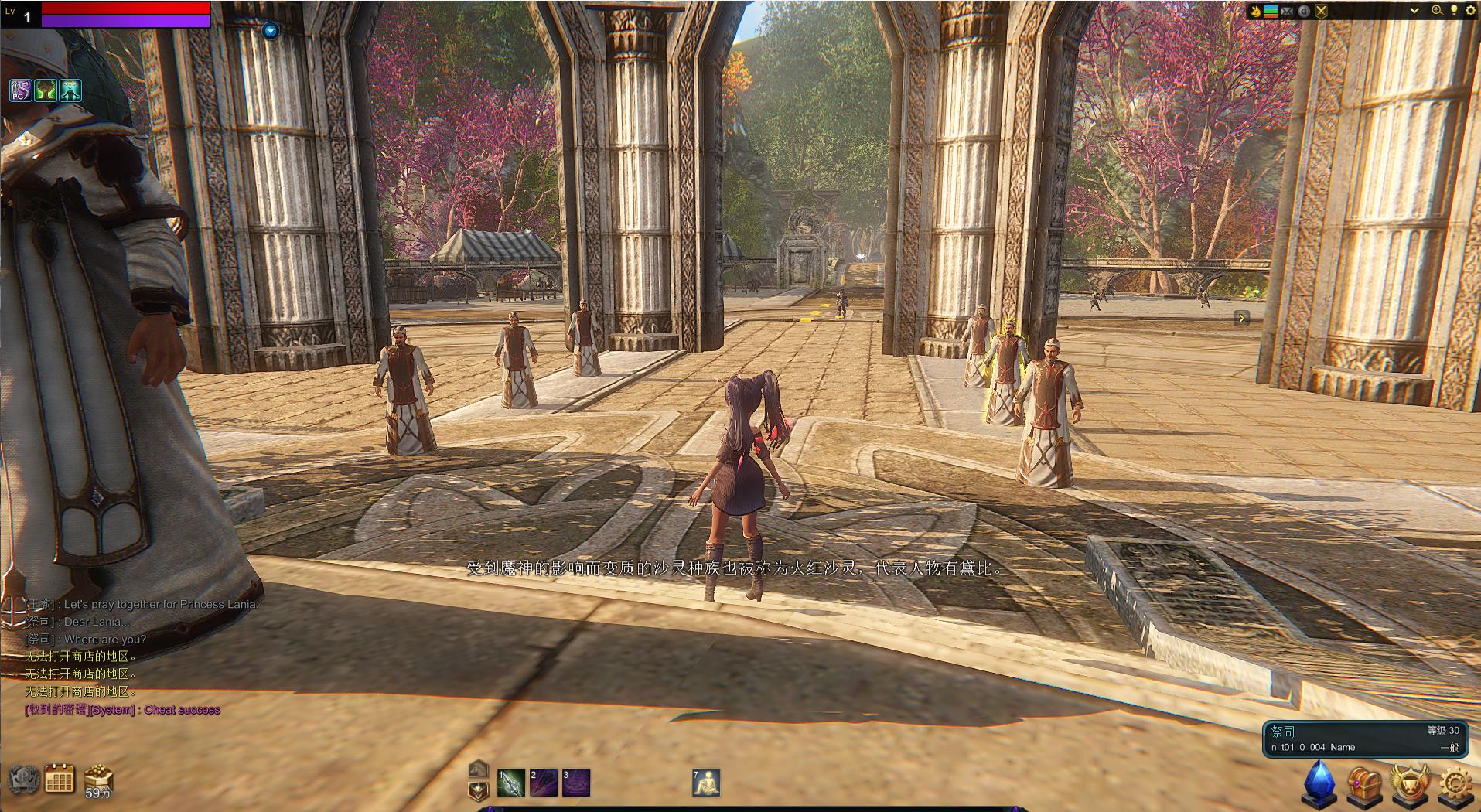Click the crossed swords shield icon
This screenshot has height=812, width=1481.
tap(1321, 11)
